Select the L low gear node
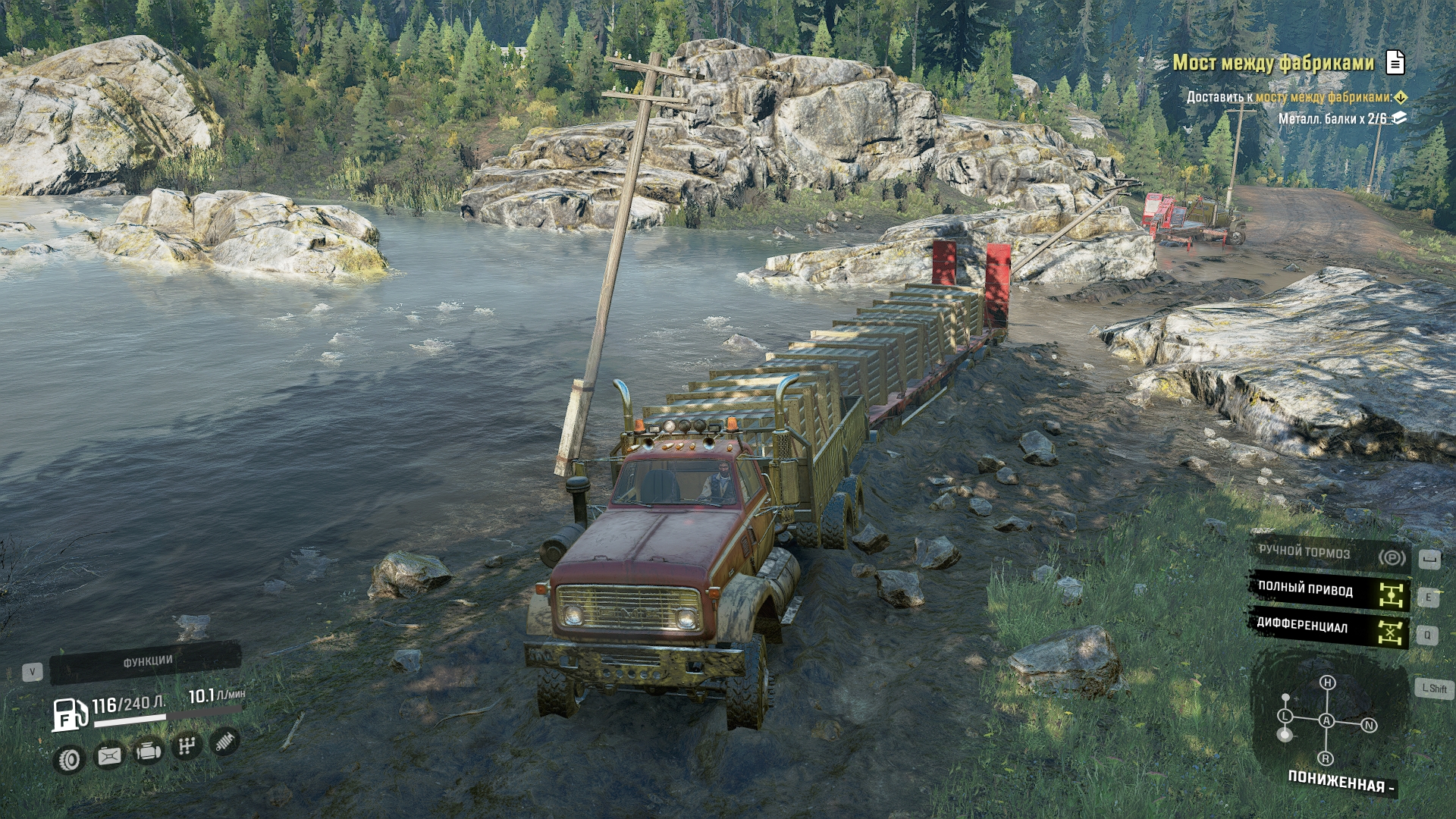The image size is (1456, 819). point(1285,716)
